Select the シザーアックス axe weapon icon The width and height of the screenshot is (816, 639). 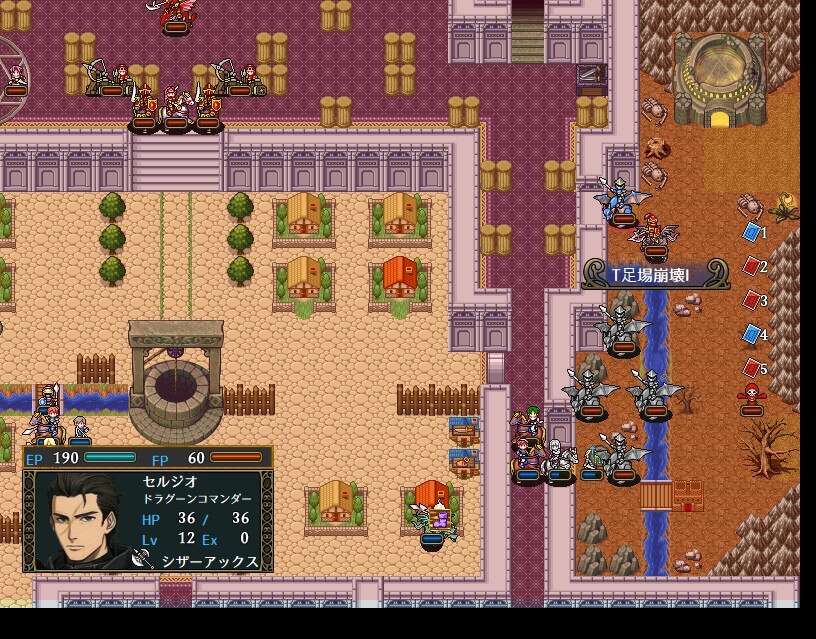tap(141, 561)
